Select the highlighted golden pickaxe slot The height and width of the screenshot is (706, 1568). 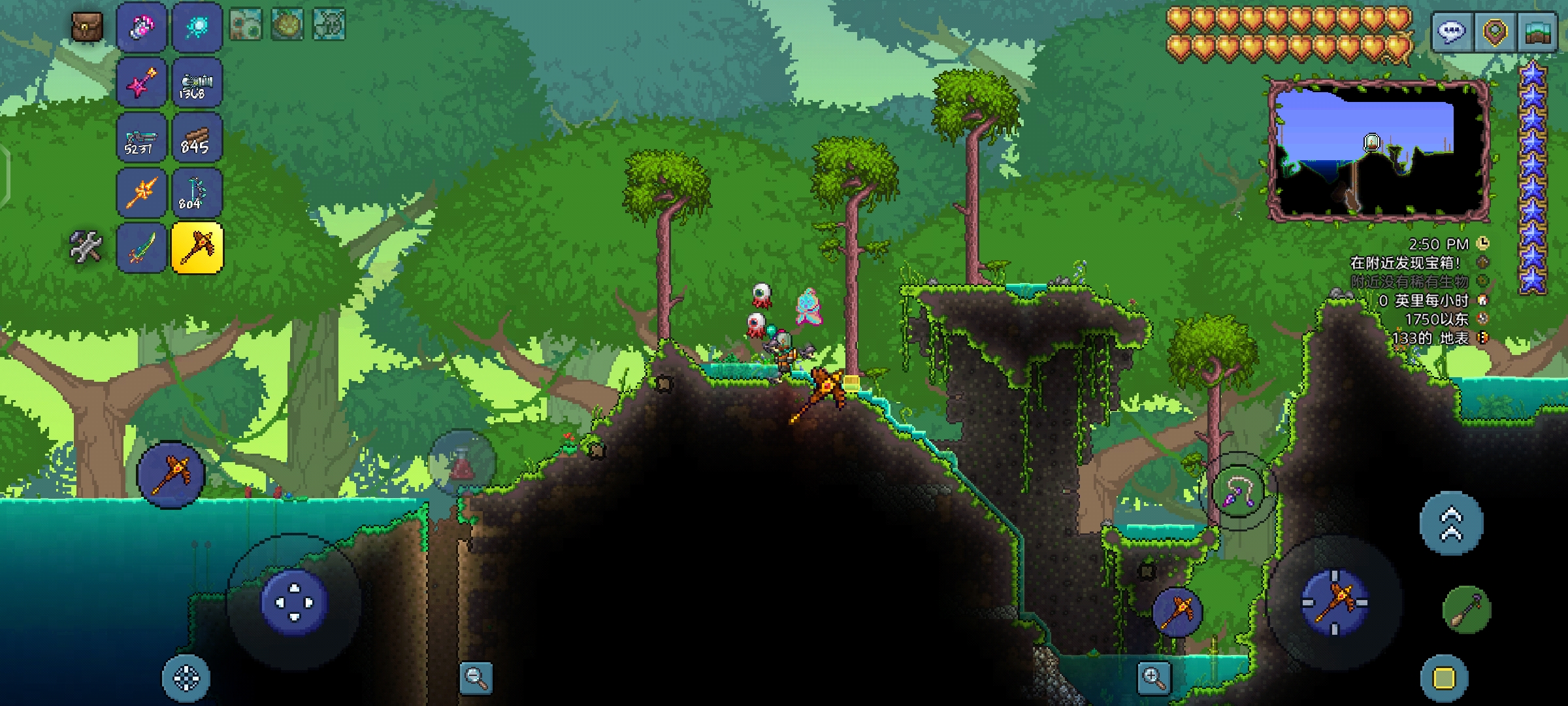pyautogui.click(x=197, y=248)
